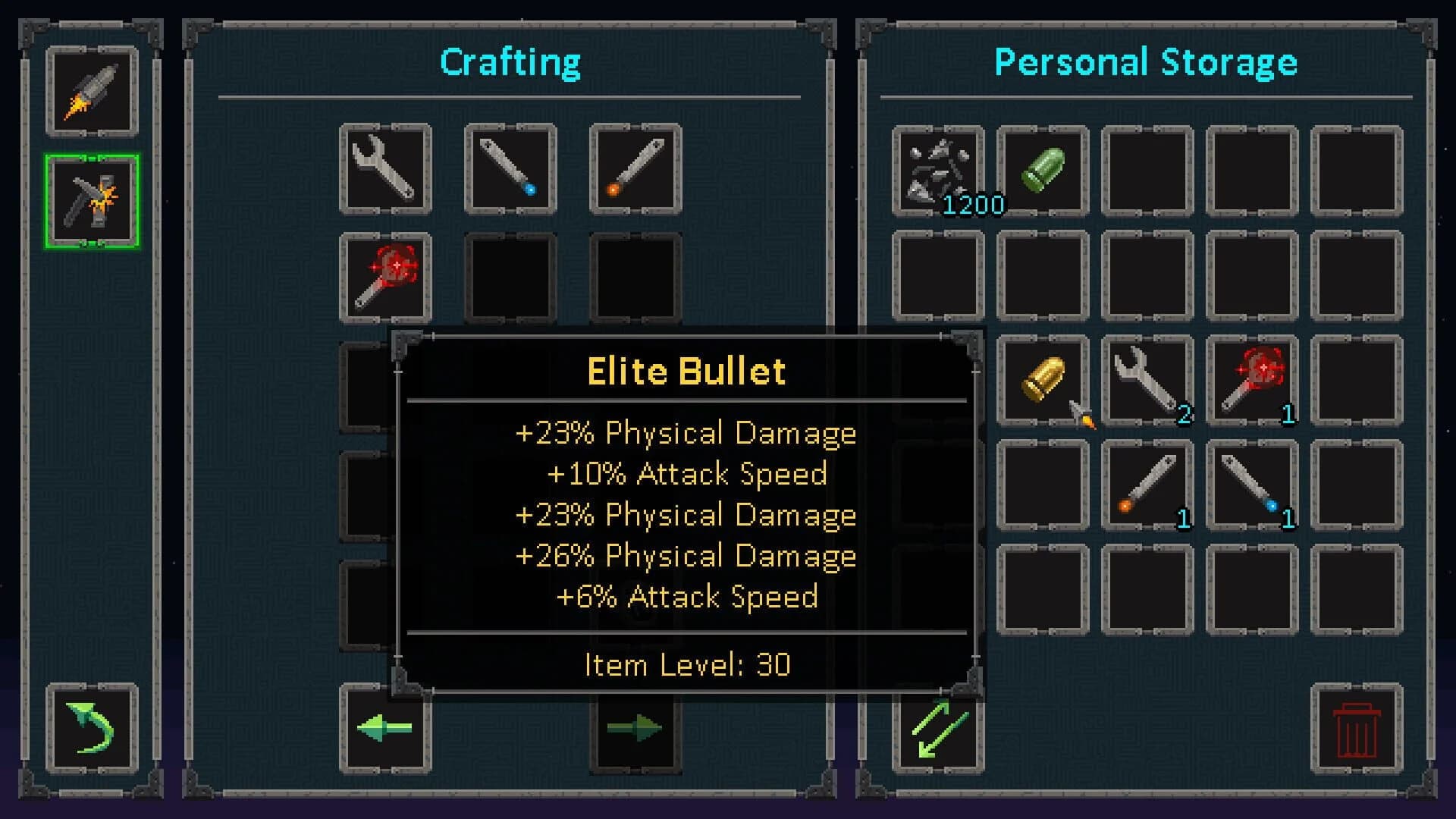This screenshot has height=819, width=1456.
Task: Click the Elite Bullet tooltip title
Action: [x=685, y=370]
